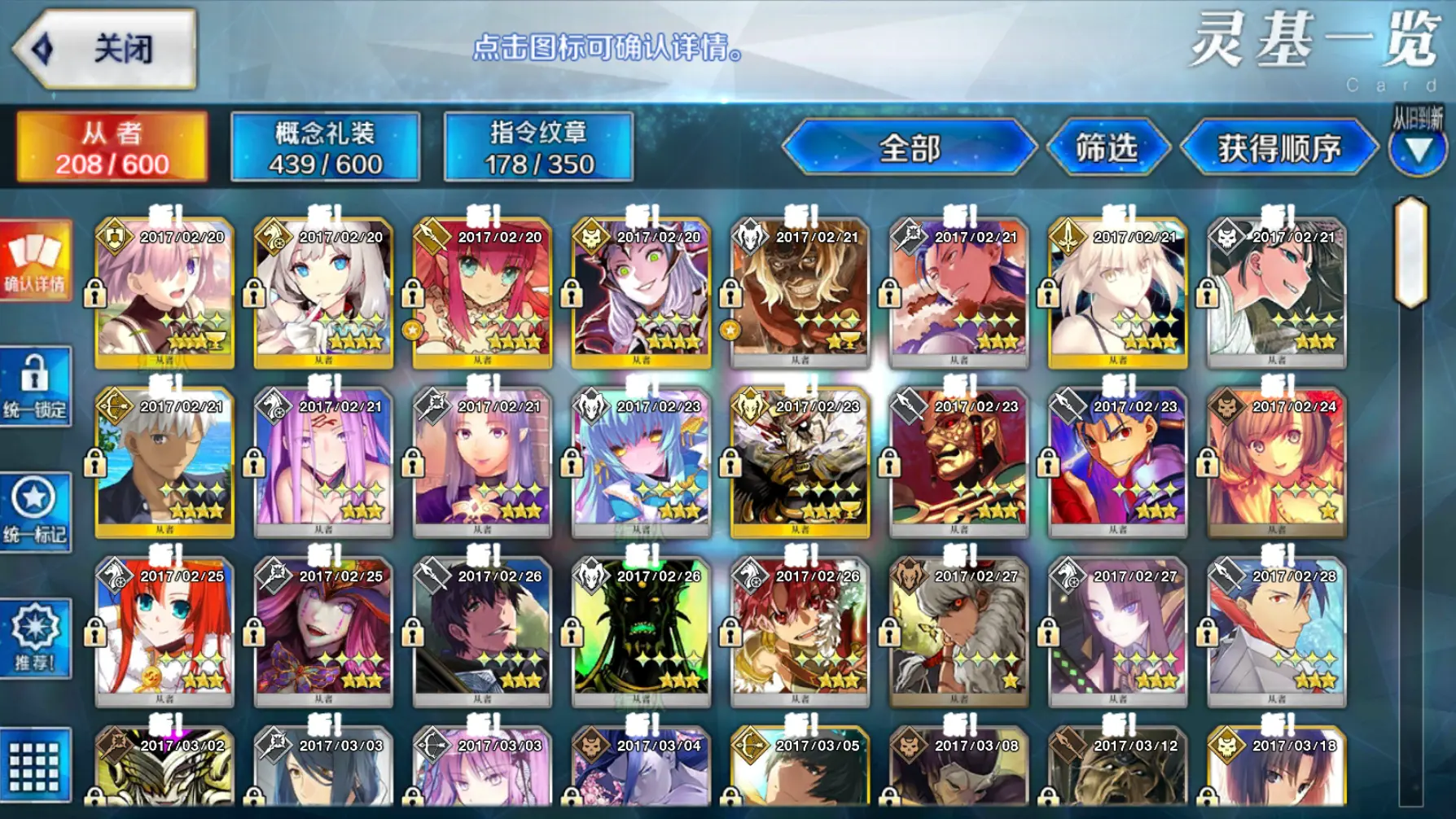This screenshot has height=819, width=1456.
Task: Switch to the 指令纹章 tab
Action: pyautogui.click(x=537, y=147)
